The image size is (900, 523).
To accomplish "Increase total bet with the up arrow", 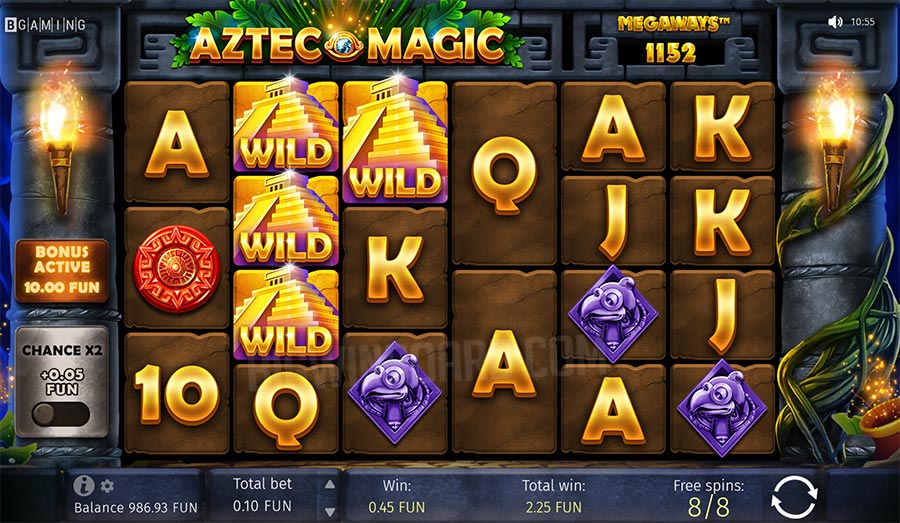I will pos(330,485).
